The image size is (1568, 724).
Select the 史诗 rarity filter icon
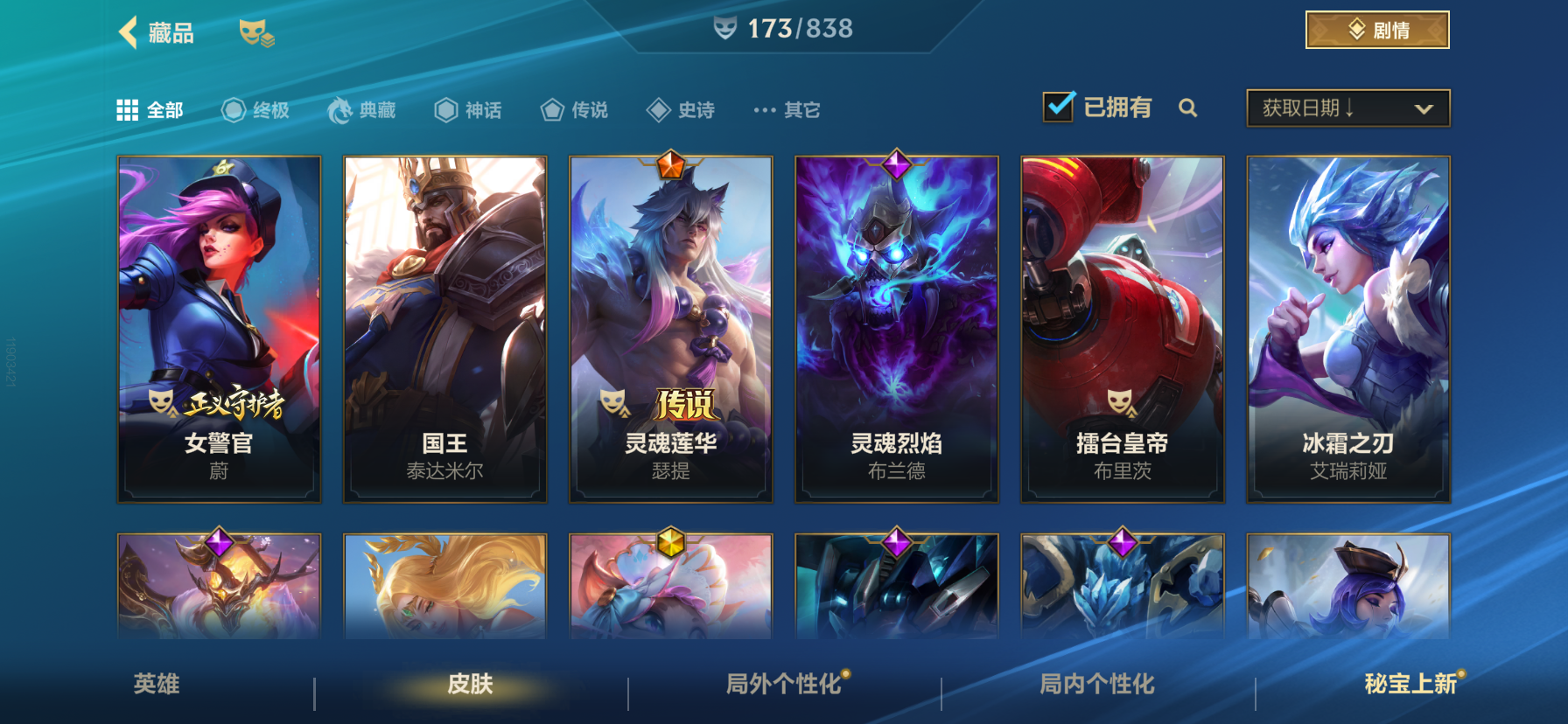(x=658, y=108)
